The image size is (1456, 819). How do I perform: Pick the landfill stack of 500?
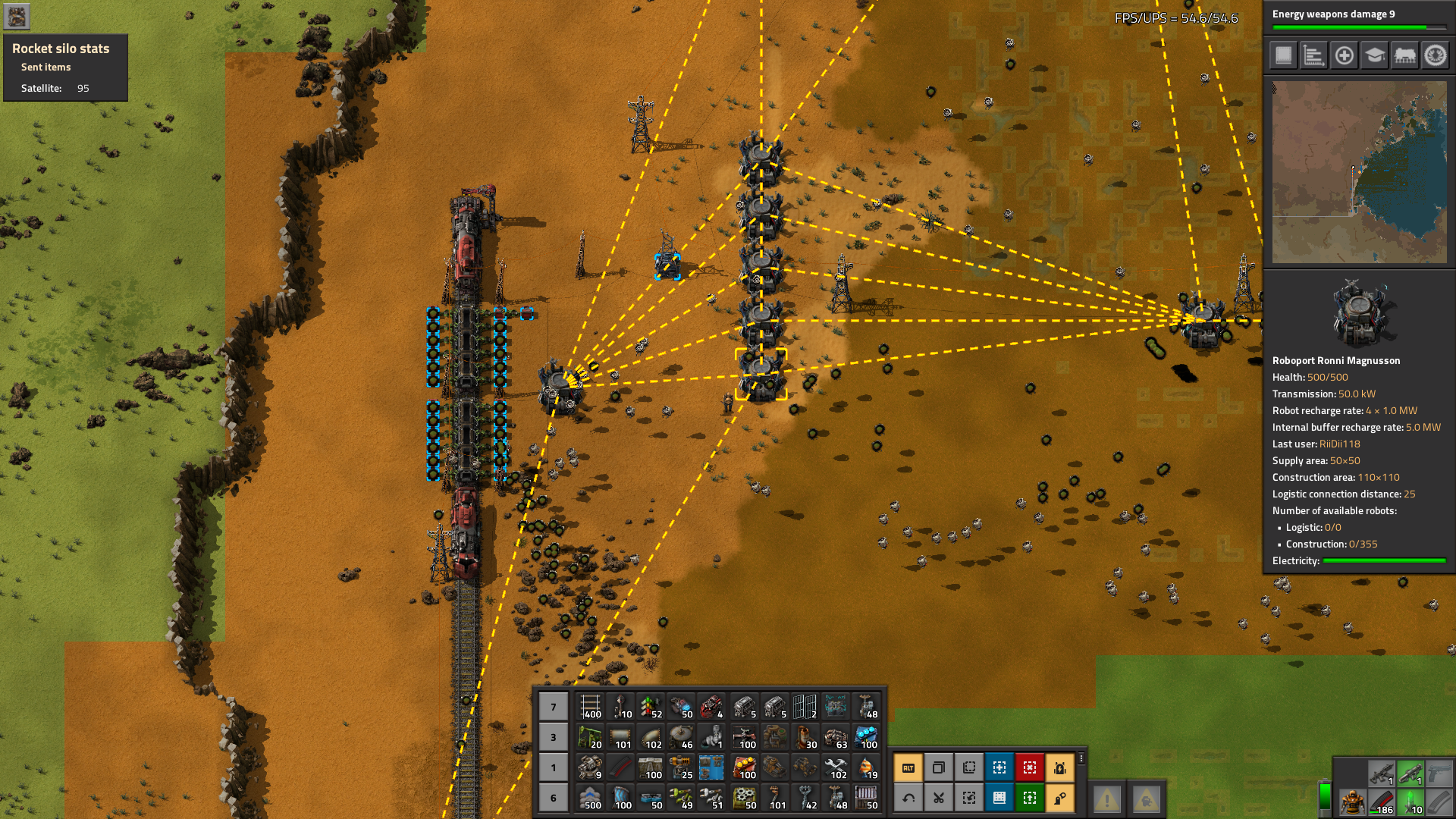[x=590, y=798]
